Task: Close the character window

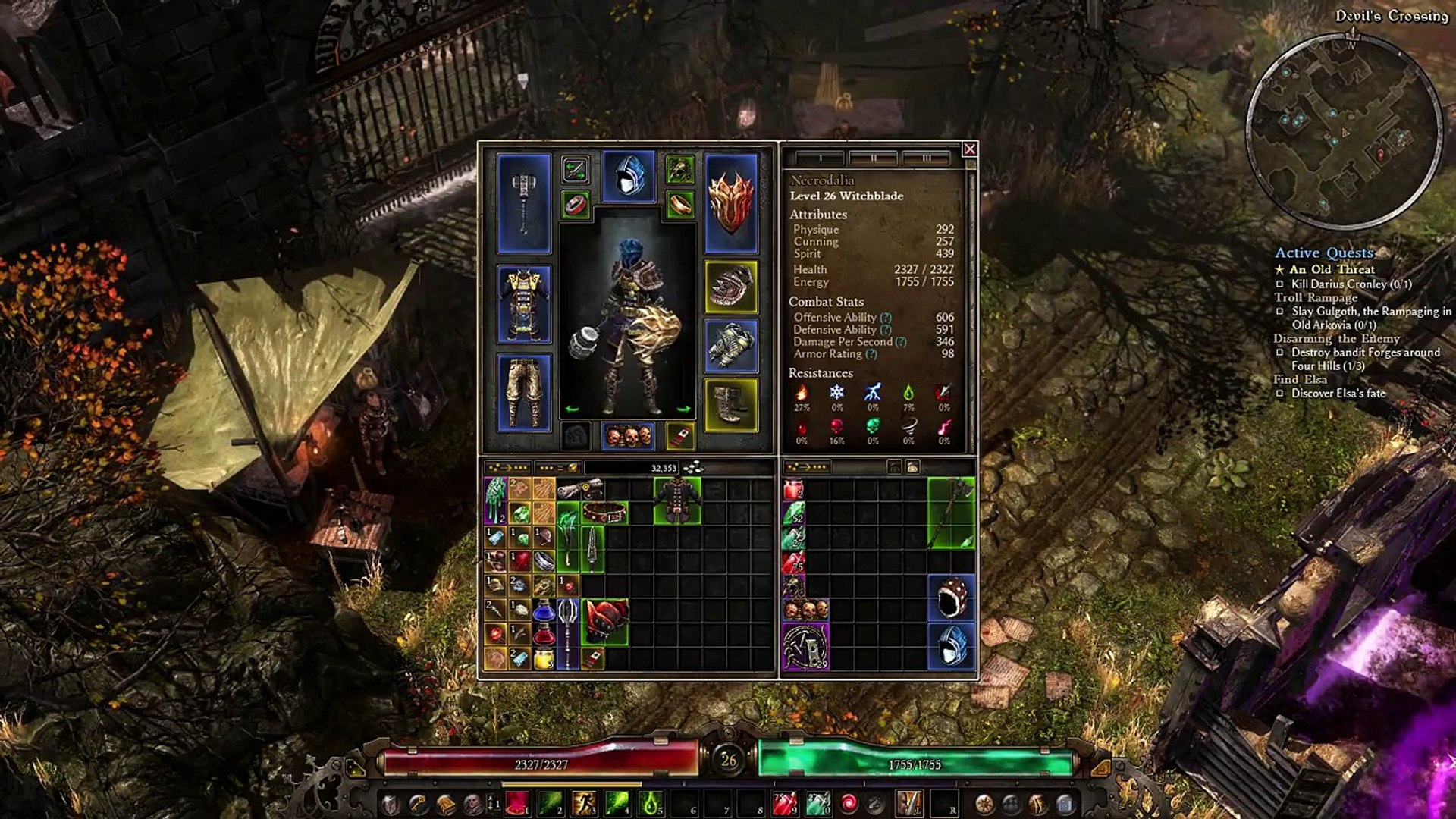Action: coord(969,149)
